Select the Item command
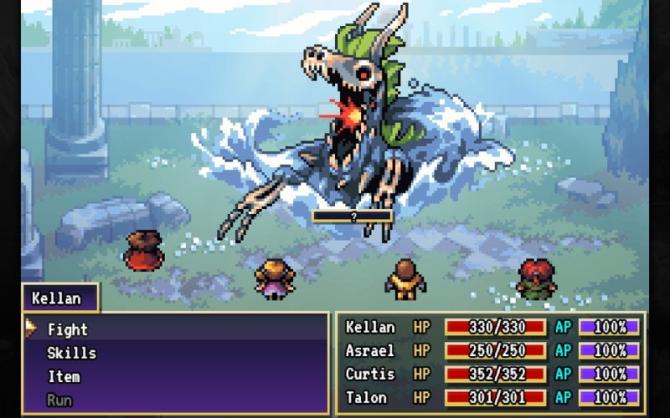The image size is (670, 418). coord(63,376)
